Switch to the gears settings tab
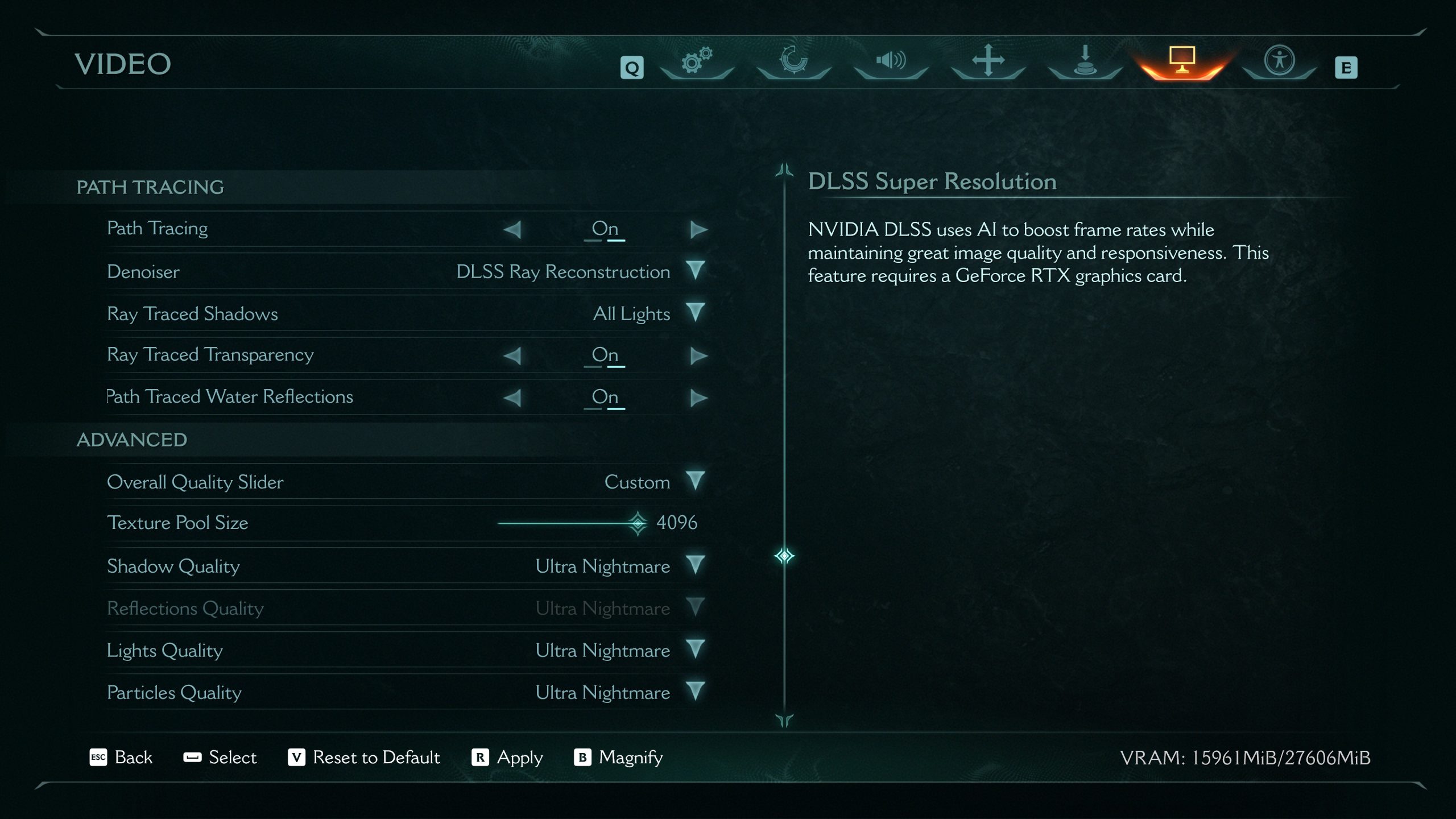Screen dimensions: 1456x819 tap(697, 61)
